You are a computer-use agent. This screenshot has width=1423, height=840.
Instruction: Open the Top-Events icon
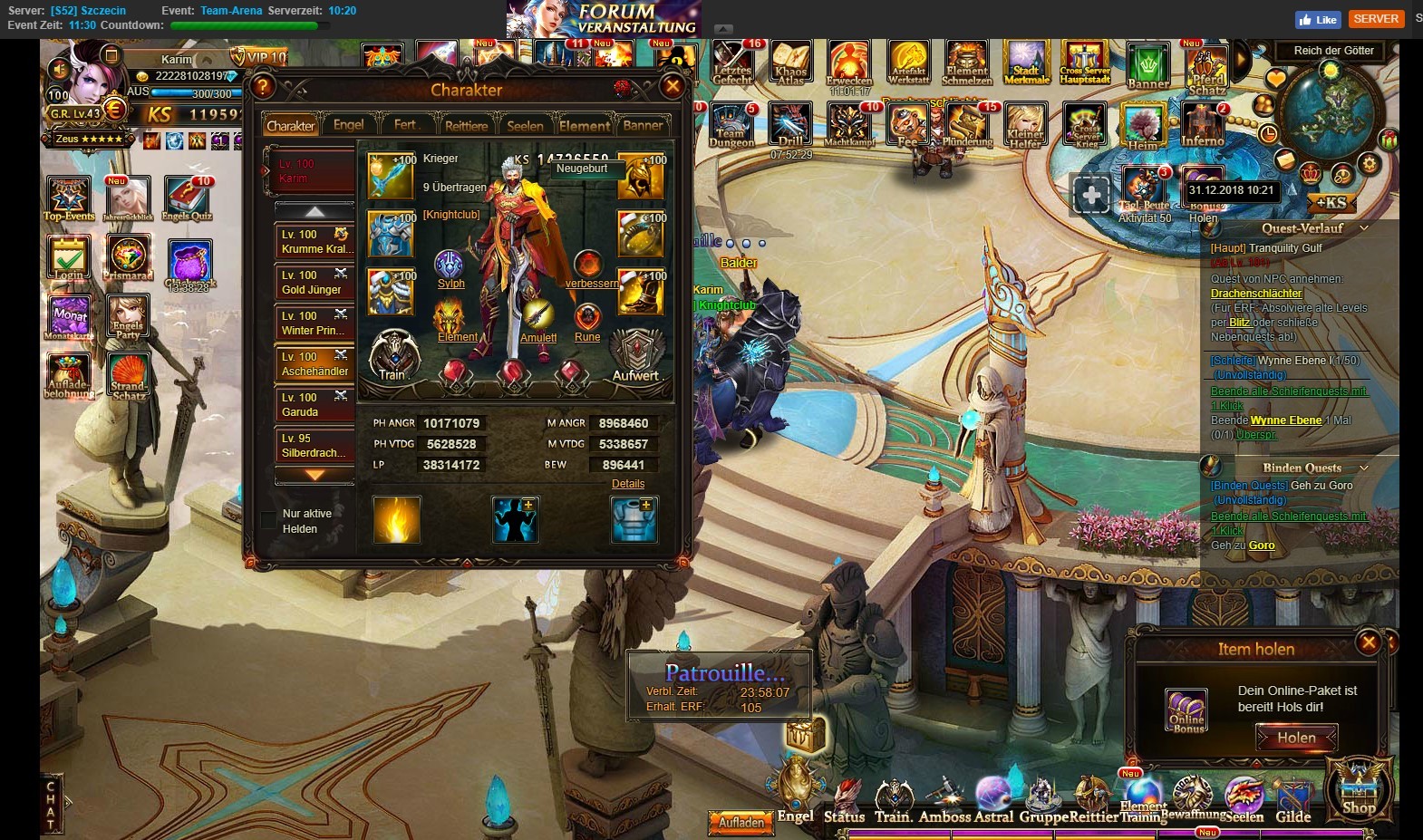pyautogui.click(x=68, y=199)
